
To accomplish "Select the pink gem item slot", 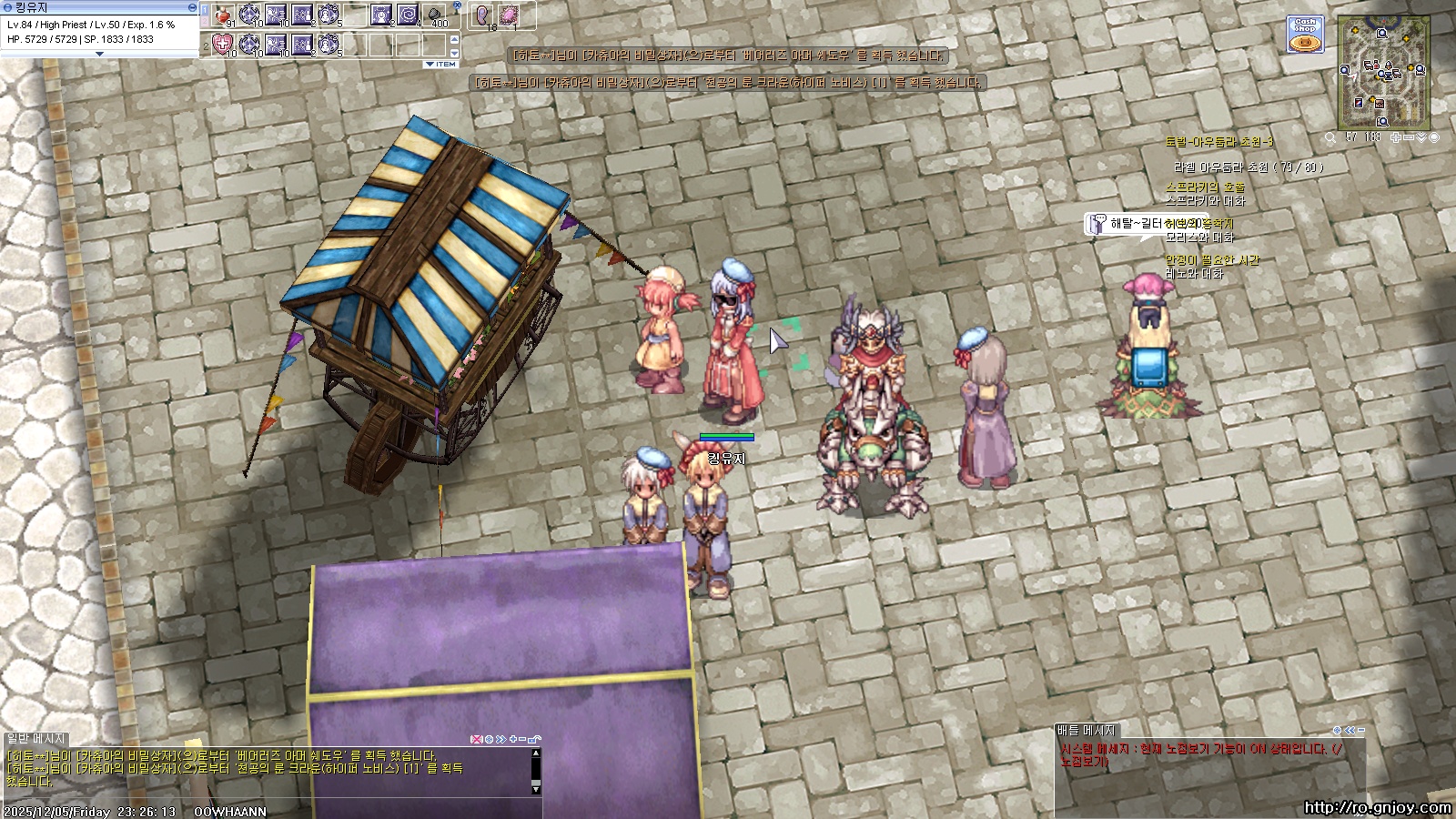I will [510, 15].
